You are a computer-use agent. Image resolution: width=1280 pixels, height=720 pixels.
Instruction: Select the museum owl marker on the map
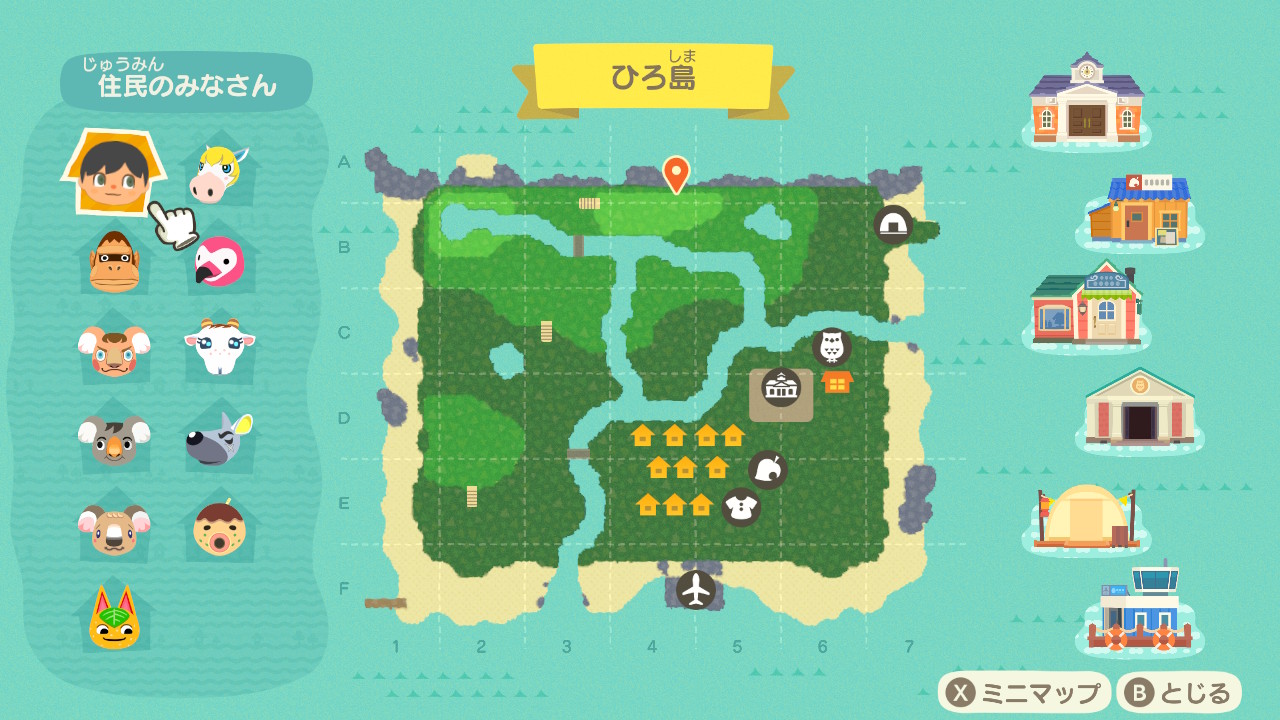831,348
